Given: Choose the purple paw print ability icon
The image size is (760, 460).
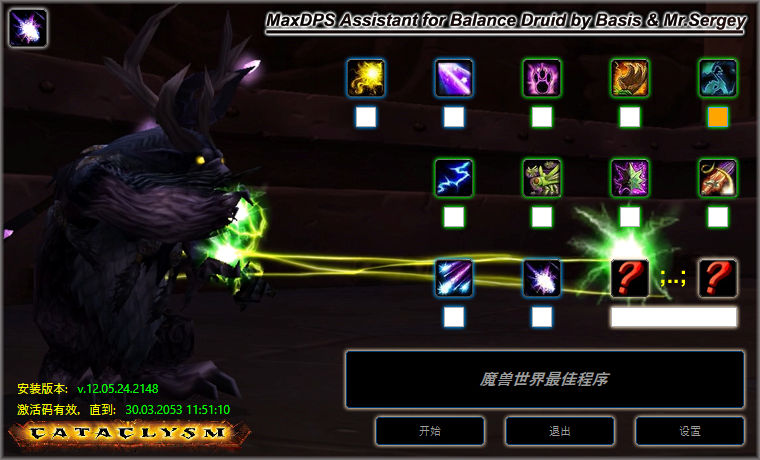Looking at the screenshot, I should [542, 78].
